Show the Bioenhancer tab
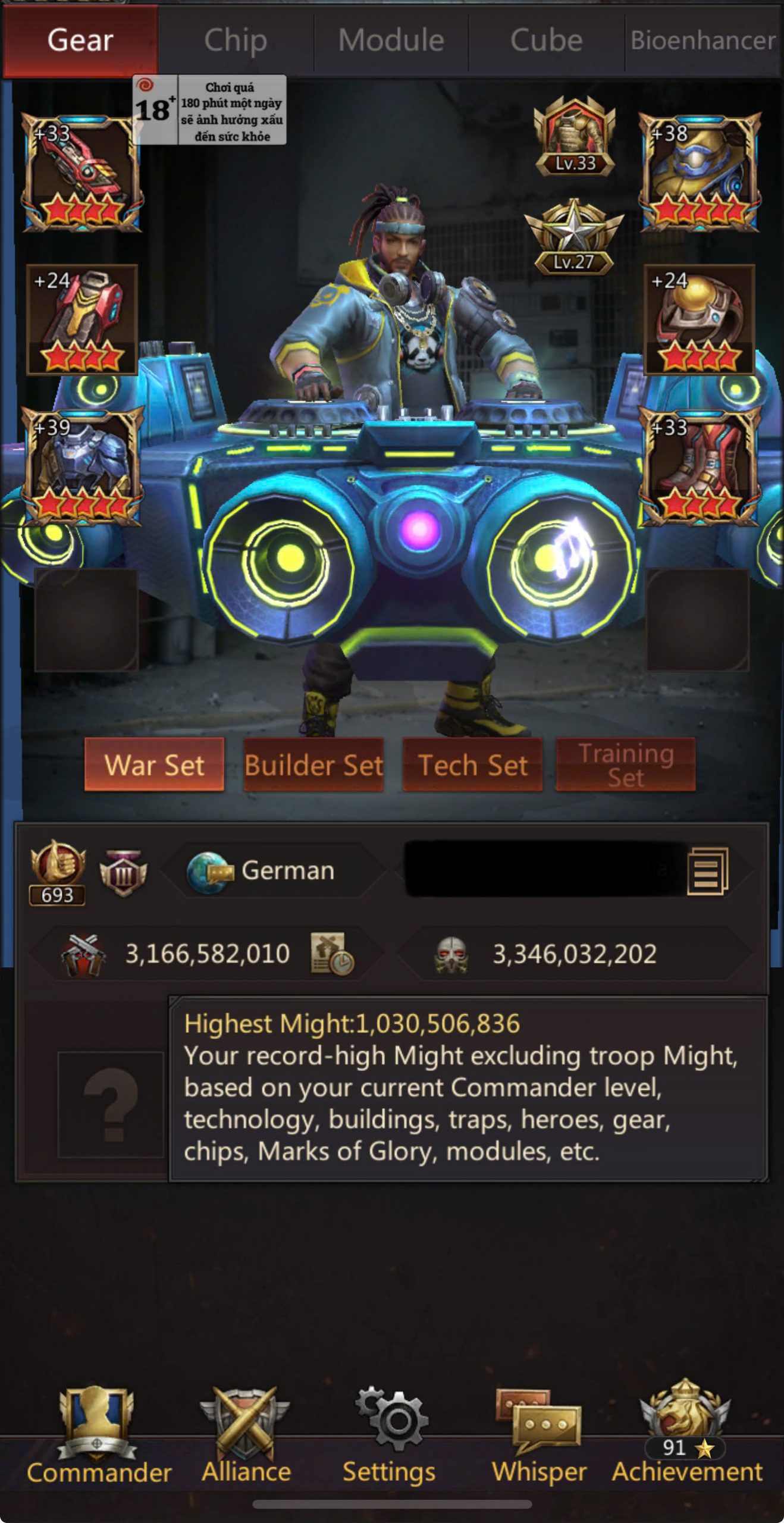This screenshot has width=784, height=1523. point(703,41)
